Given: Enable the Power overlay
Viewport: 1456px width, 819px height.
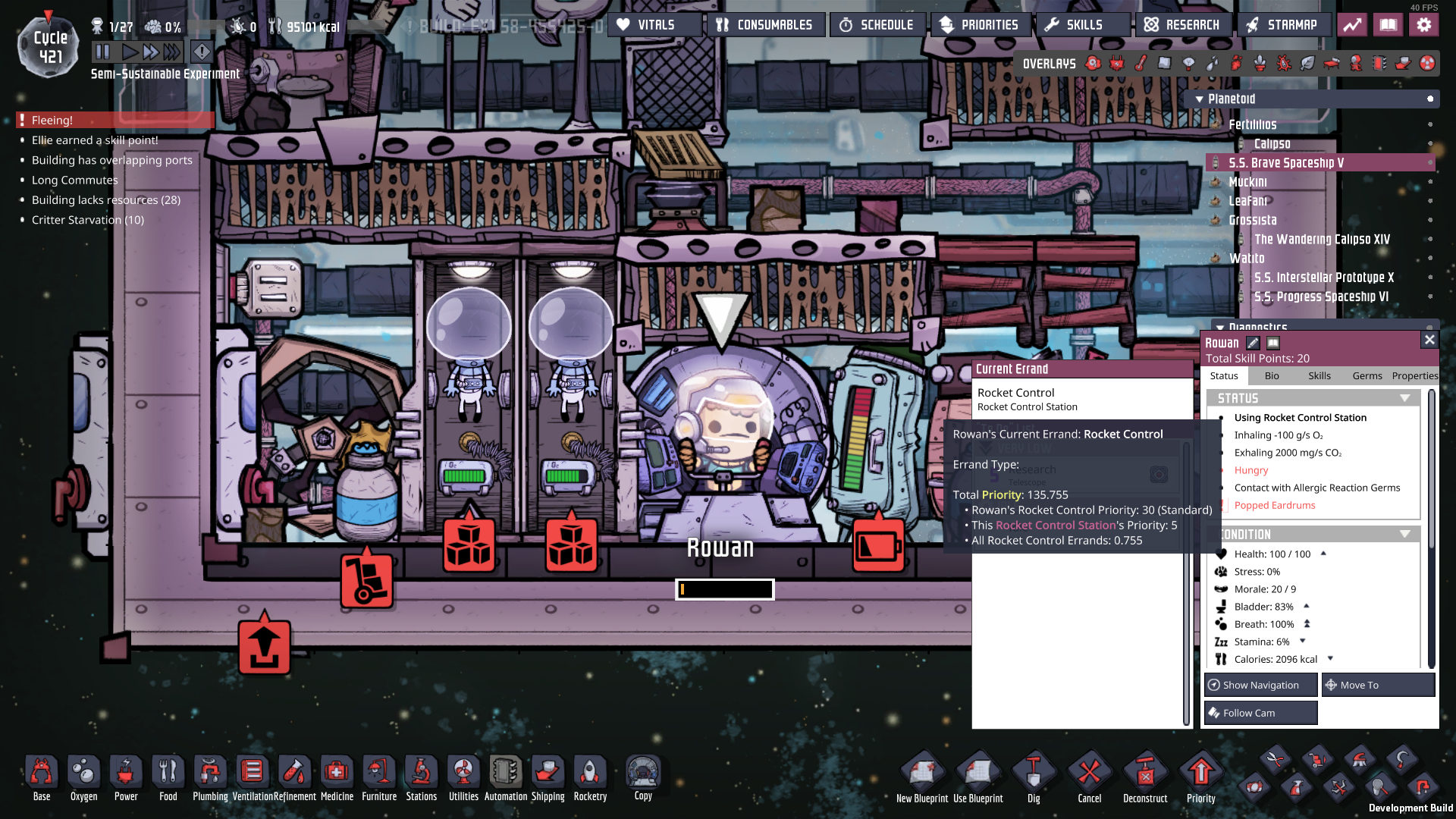Looking at the screenshot, I should [x=1116, y=64].
